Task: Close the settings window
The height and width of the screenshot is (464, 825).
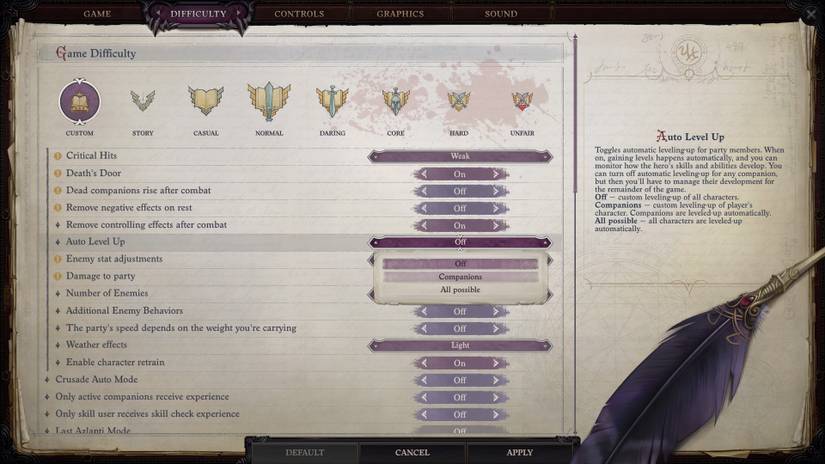Action: pyautogui.click(x=809, y=14)
